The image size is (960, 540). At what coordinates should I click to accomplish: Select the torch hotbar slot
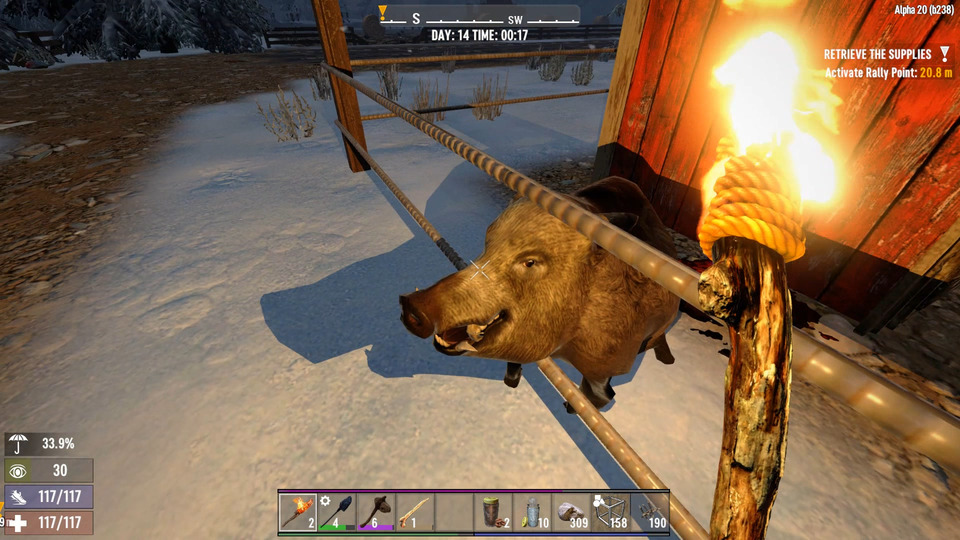pos(298,512)
